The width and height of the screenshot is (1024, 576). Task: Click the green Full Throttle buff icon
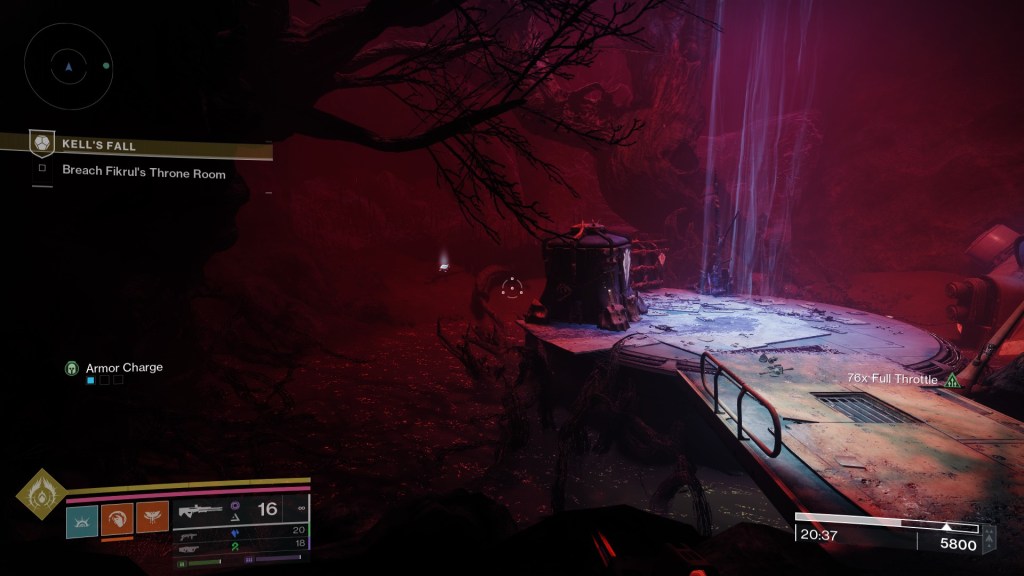pyautogui.click(x=952, y=380)
